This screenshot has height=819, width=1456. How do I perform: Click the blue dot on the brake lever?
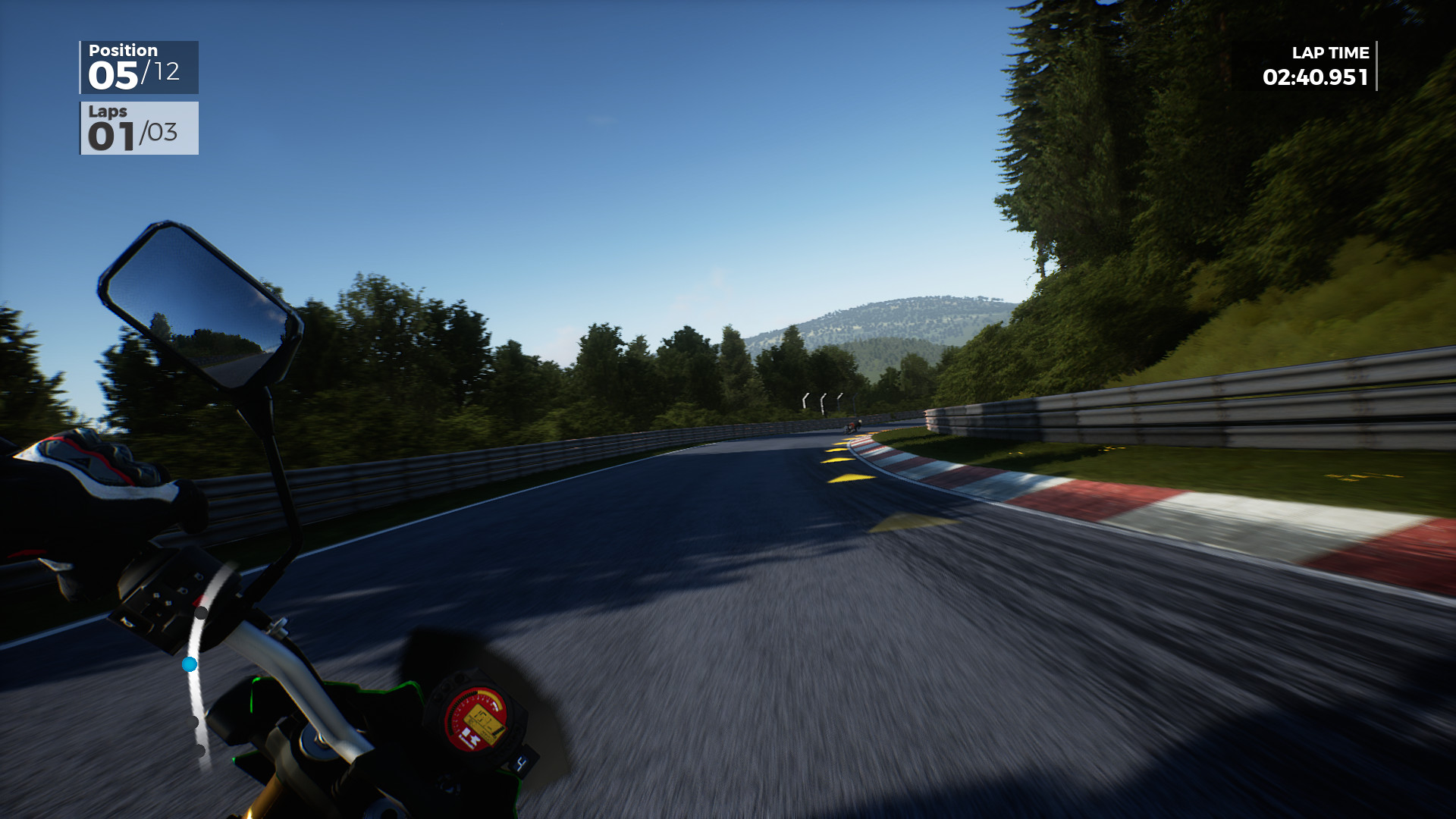[x=190, y=666]
